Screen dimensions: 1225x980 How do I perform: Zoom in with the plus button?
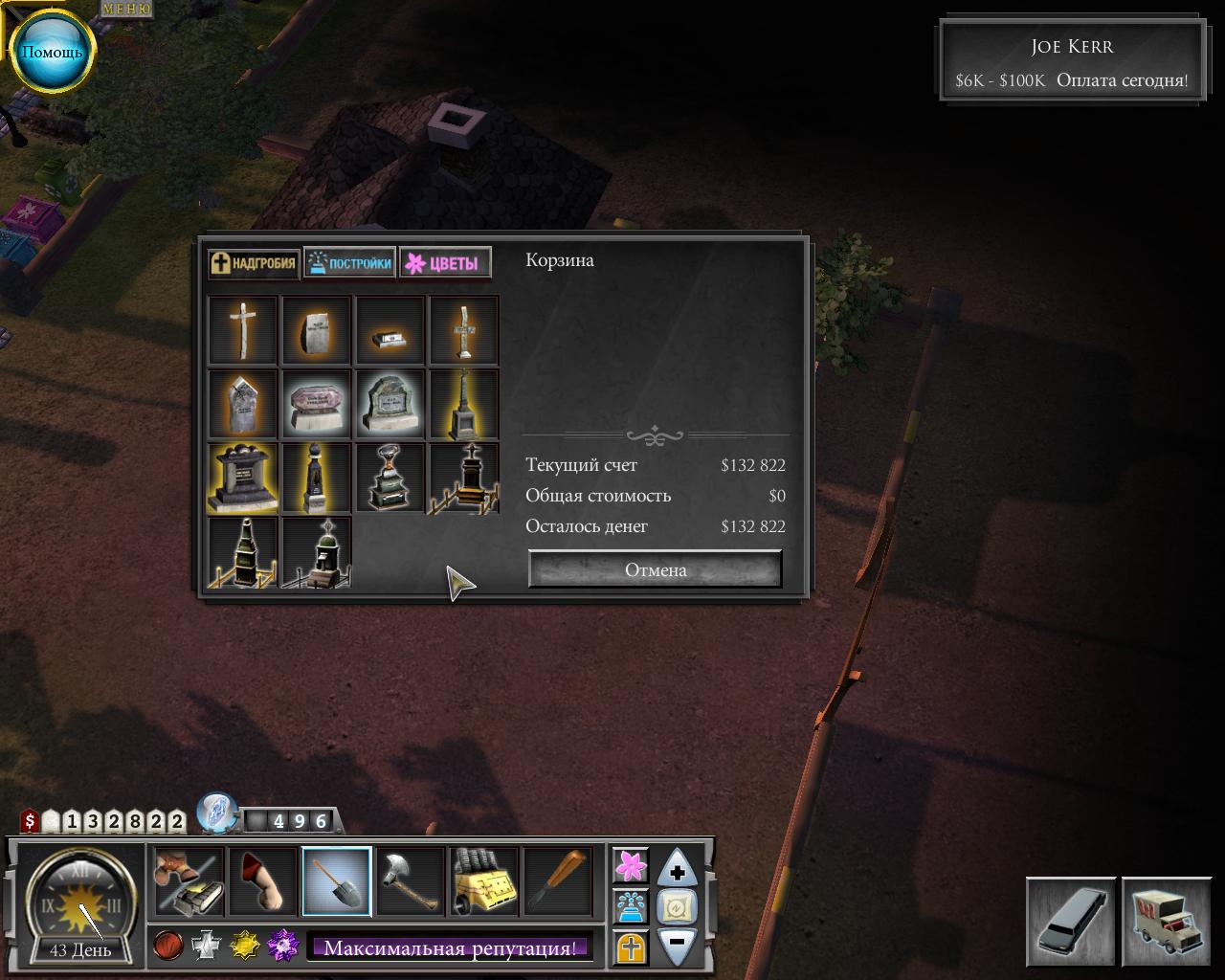tap(678, 870)
